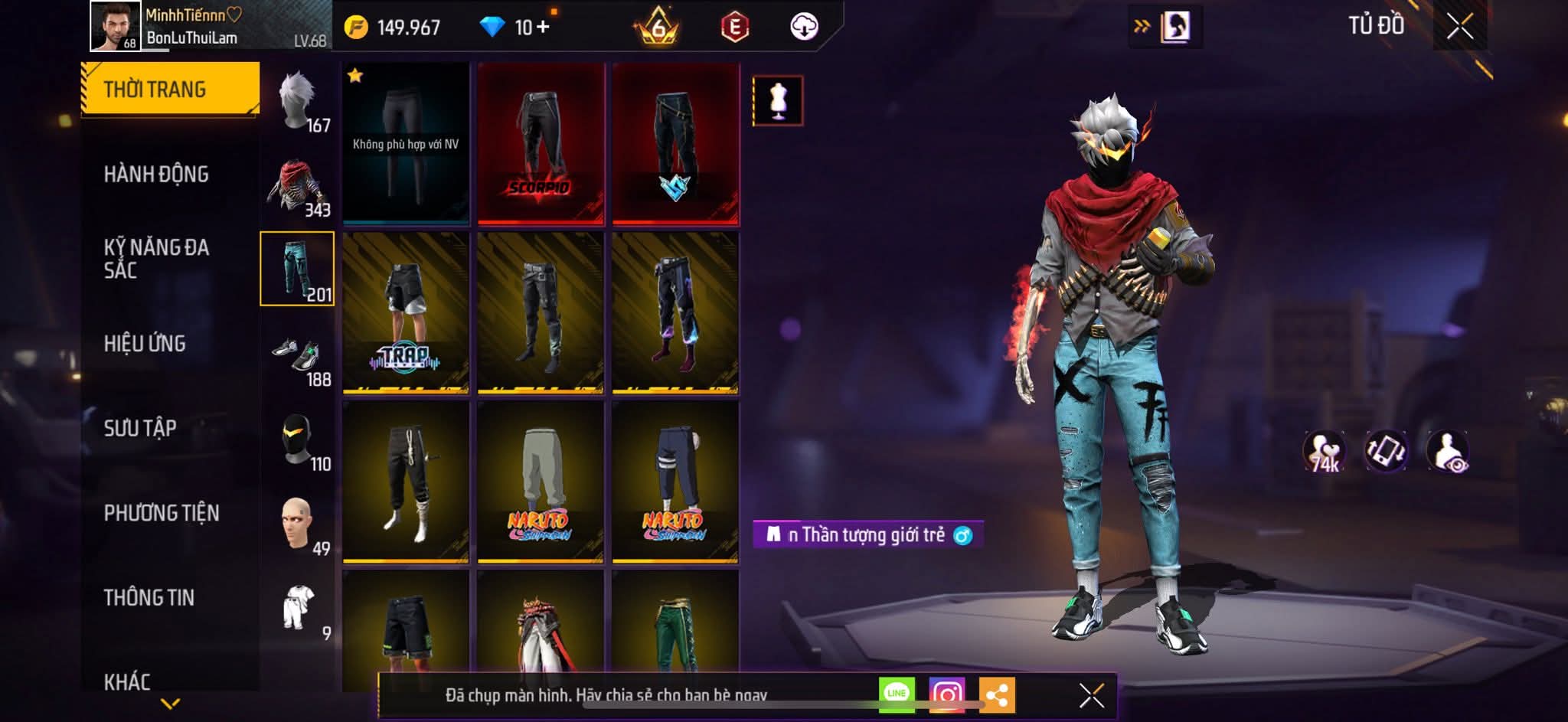
Task: Select the shoes category with 188 items
Action: [x=299, y=356]
